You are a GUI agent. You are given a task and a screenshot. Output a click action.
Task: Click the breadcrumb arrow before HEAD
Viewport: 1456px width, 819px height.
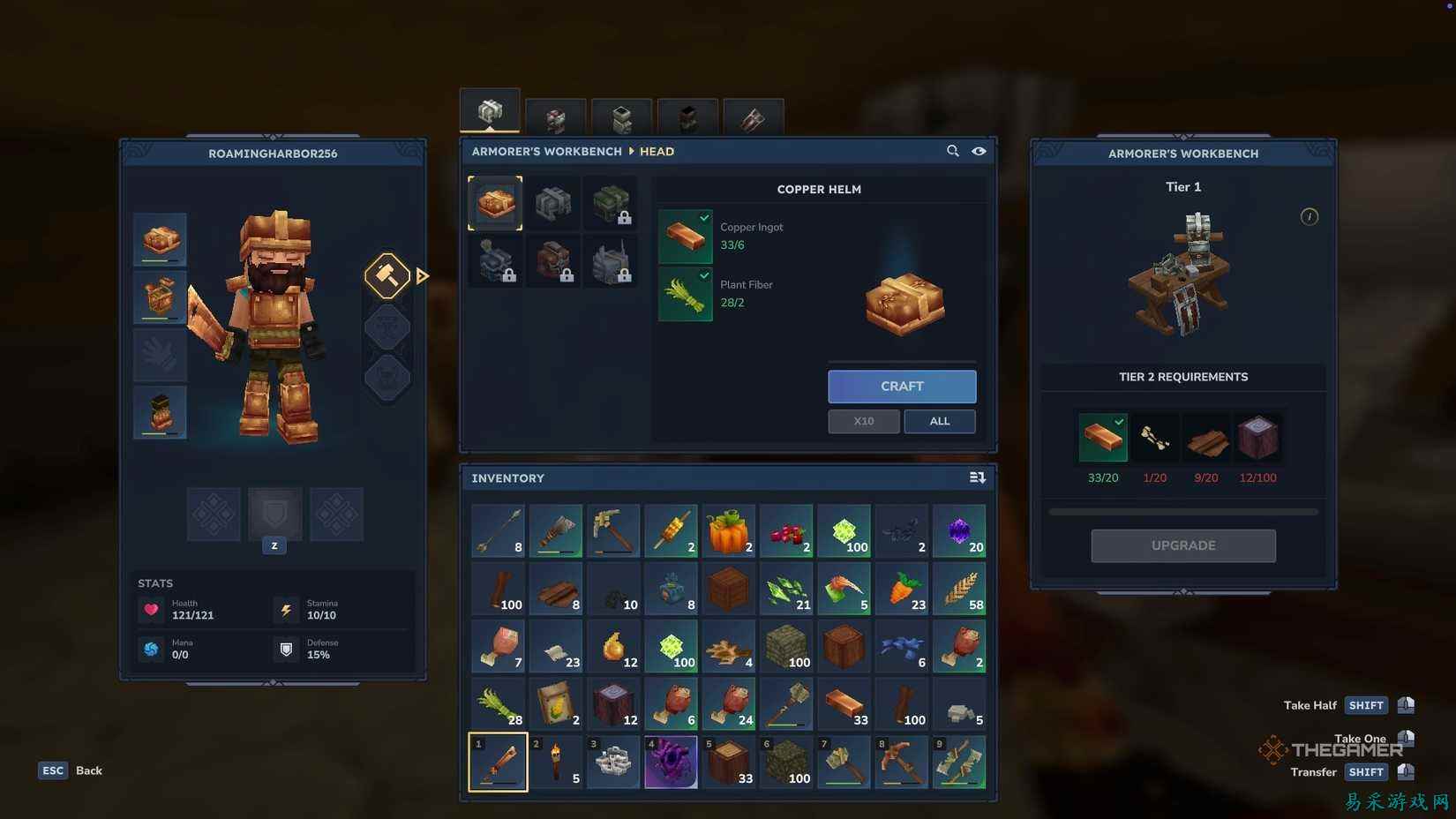(x=633, y=151)
